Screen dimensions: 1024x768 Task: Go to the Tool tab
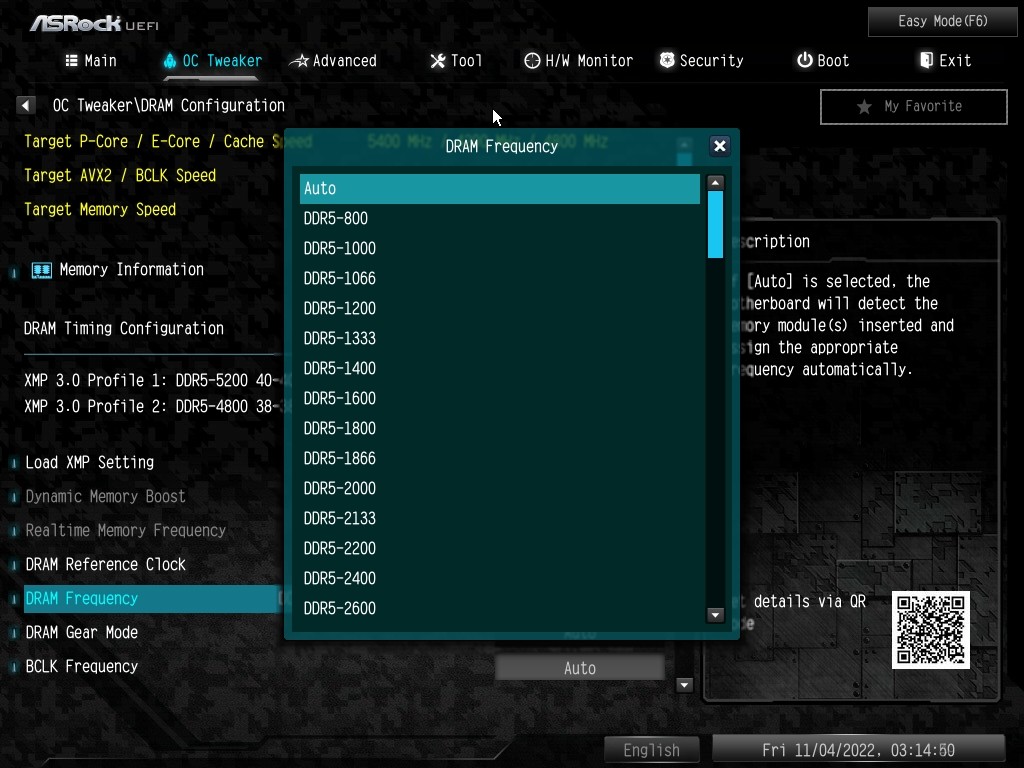456,61
